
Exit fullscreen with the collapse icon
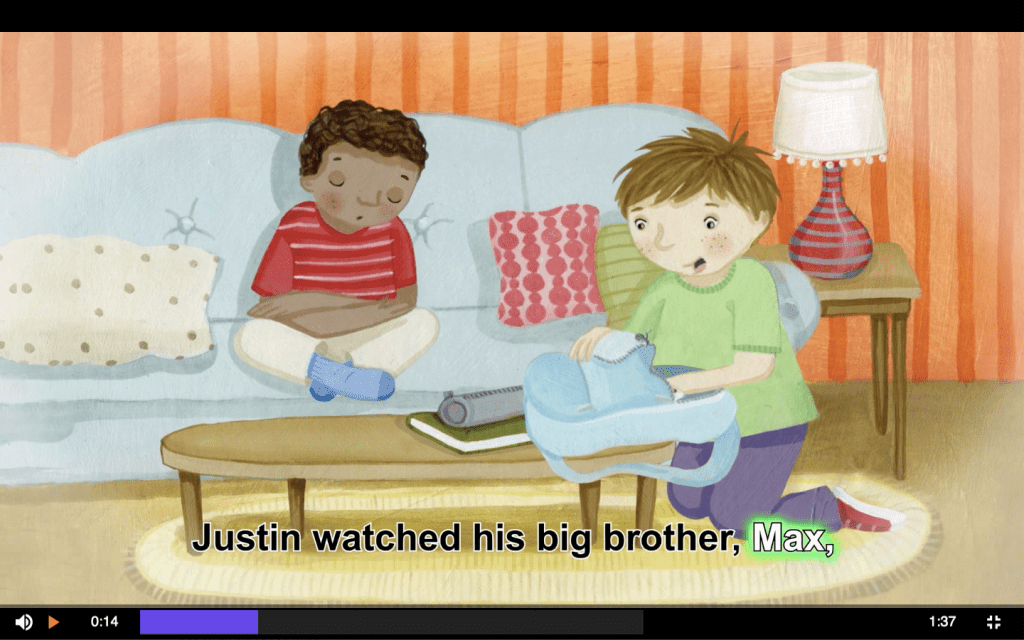click(x=994, y=622)
